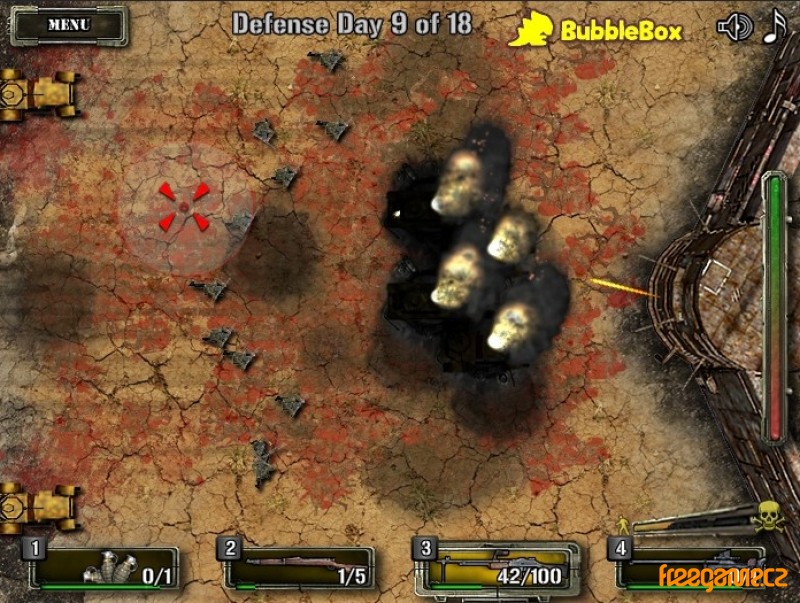Select weapon slot 2 rifle

300,568
